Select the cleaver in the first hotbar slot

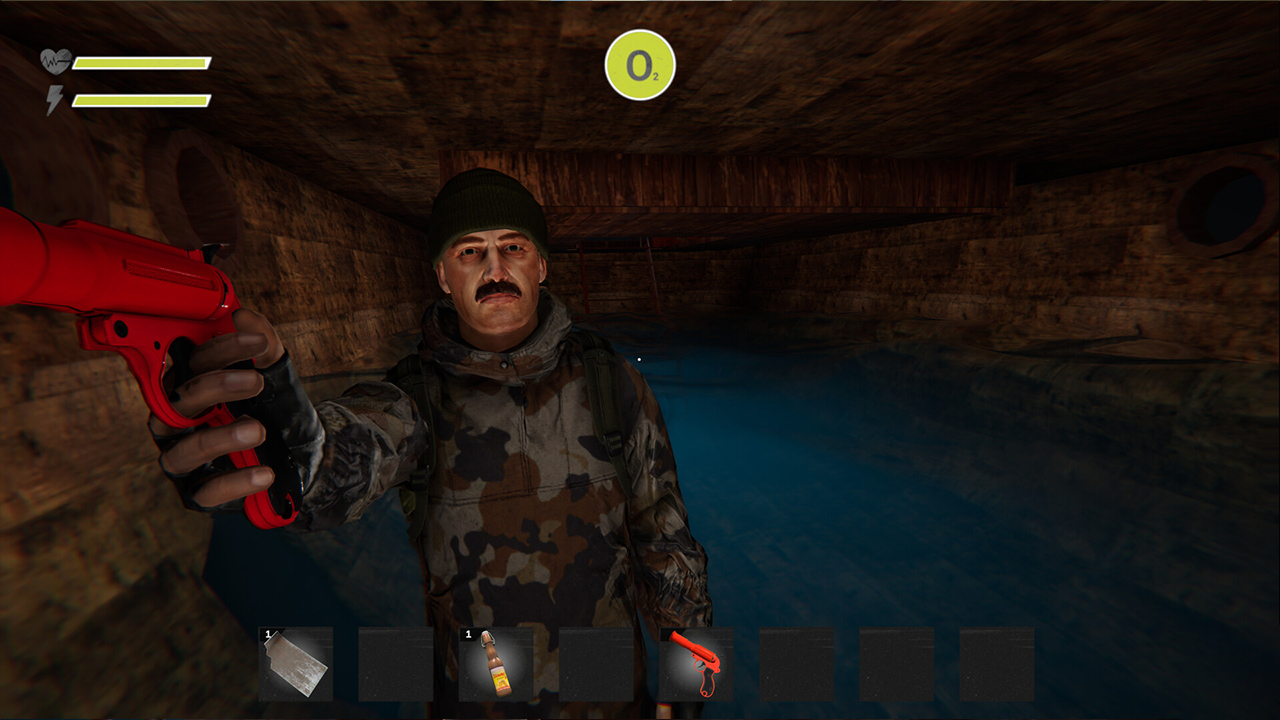pyautogui.click(x=295, y=665)
